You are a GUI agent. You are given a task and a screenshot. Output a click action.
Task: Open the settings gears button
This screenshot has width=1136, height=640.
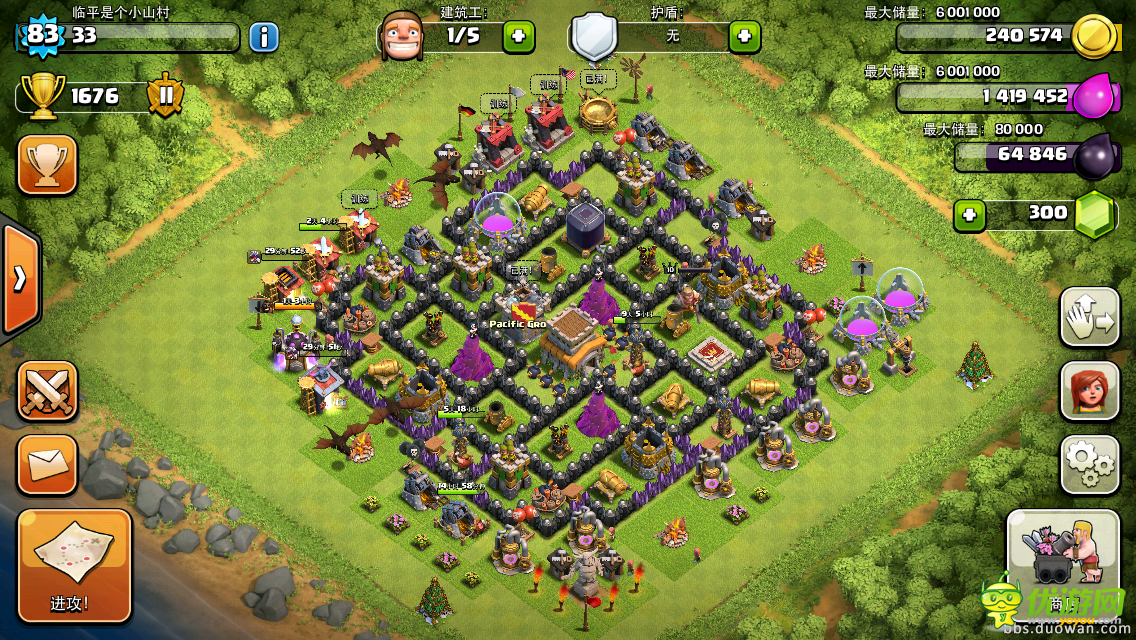(x=1089, y=462)
